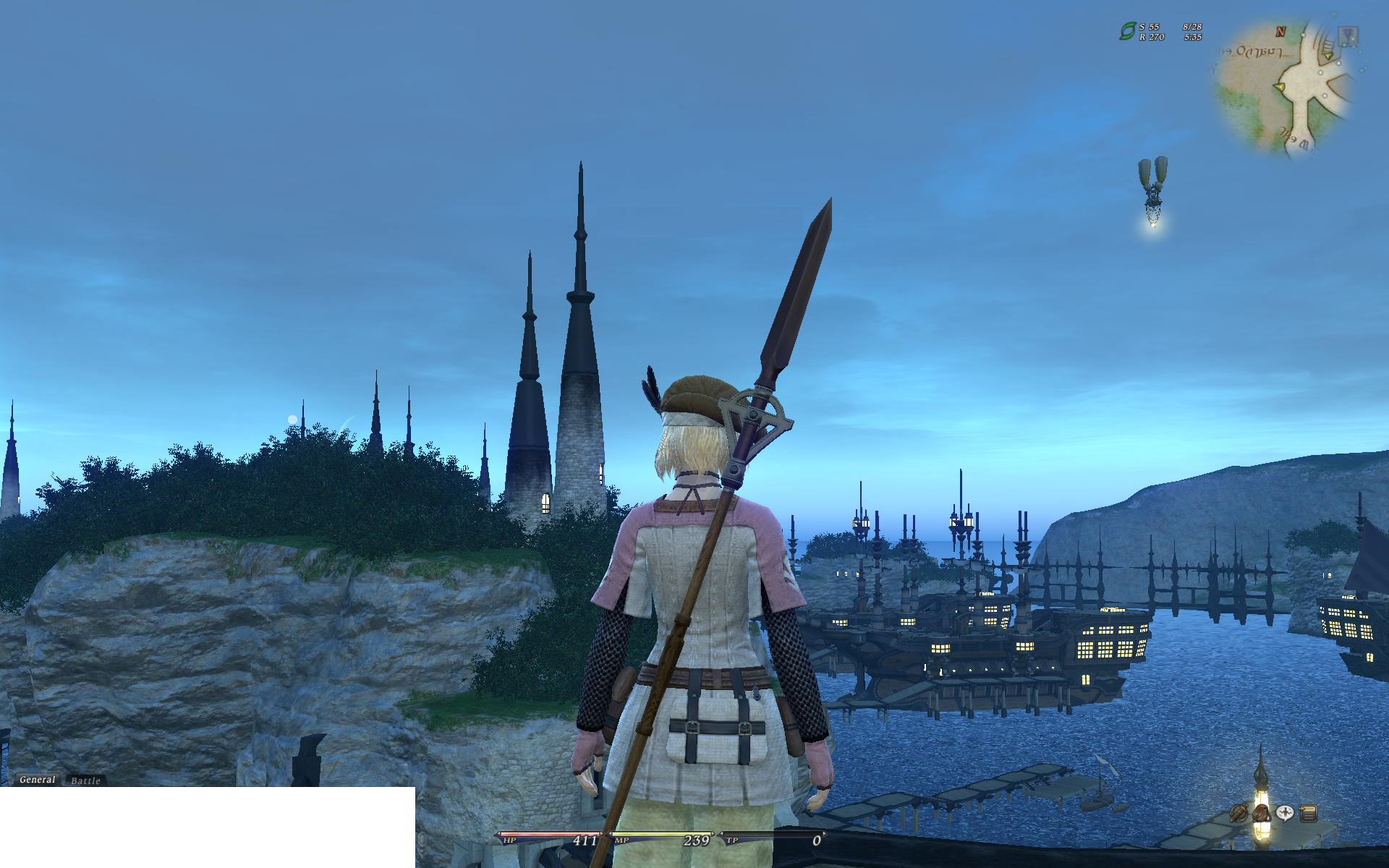Open the Battle chat tab
The image size is (1389, 868).
85,781
